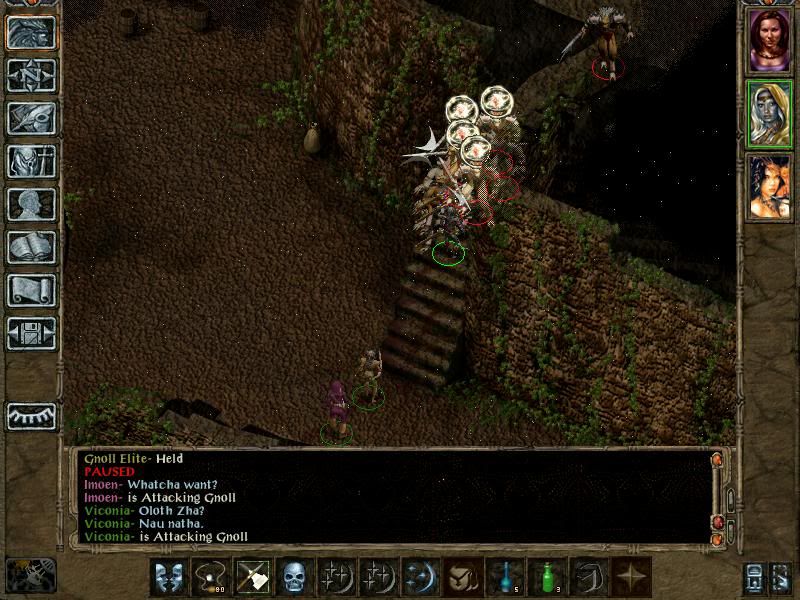Use the green potion quick item
The height and width of the screenshot is (600, 800).
pyautogui.click(x=547, y=577)
